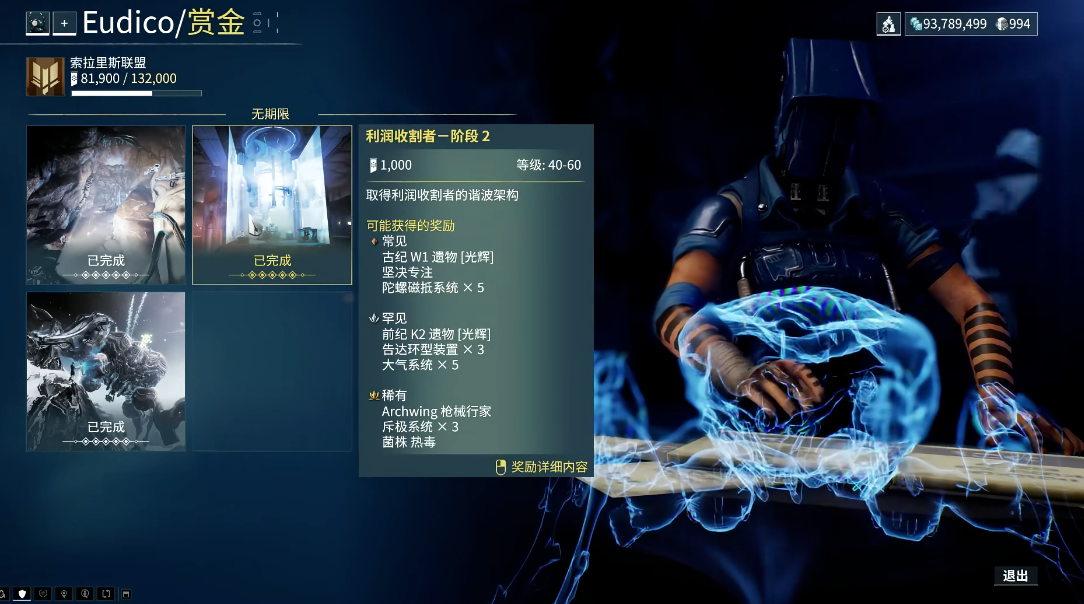Image resolution: width=1084 pixels, height=604 pixels.
Task: Select the cave bounty thumbnail
Action: coord(106,205)
